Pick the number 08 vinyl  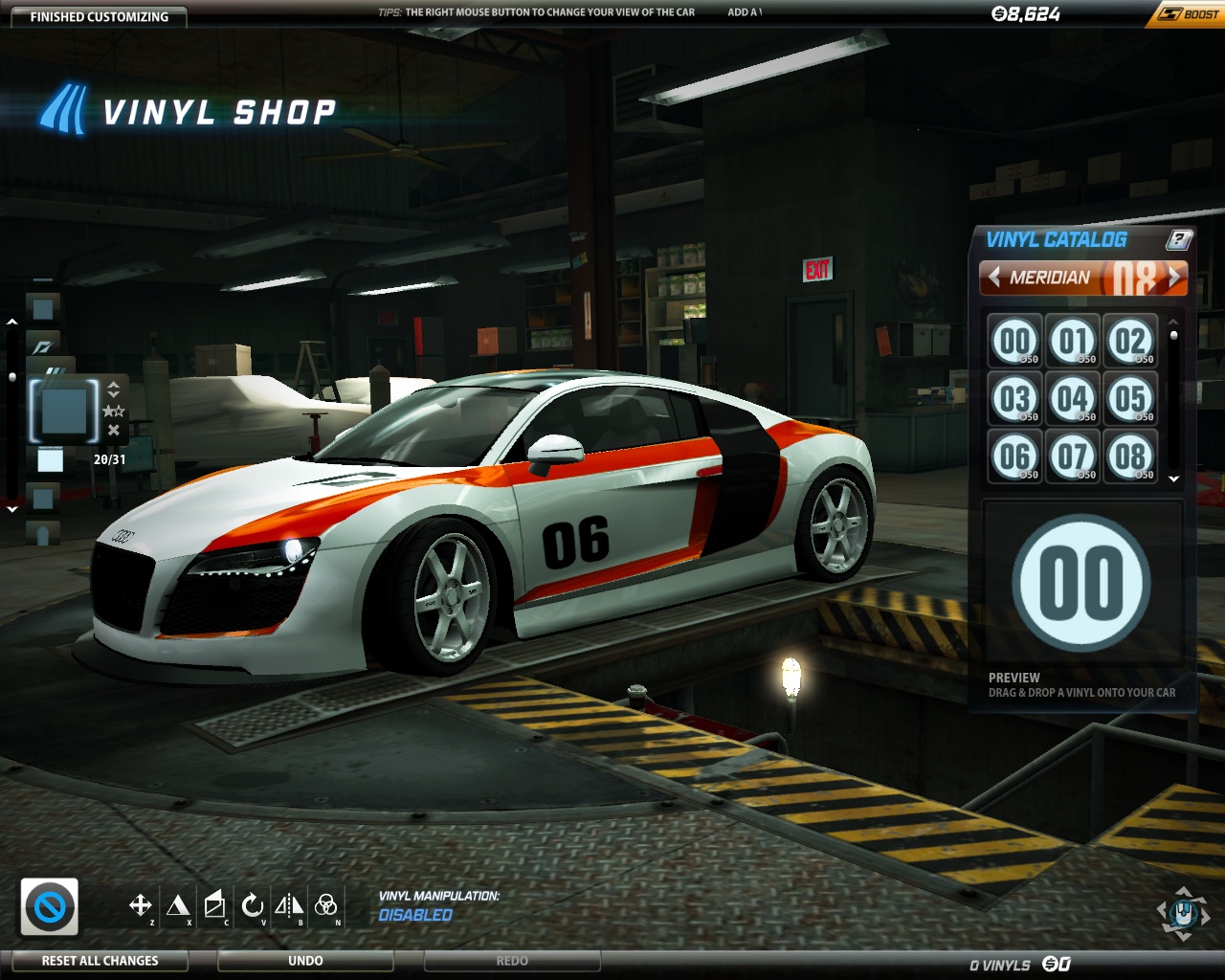pyautogui.click(x=1130, y=457)
